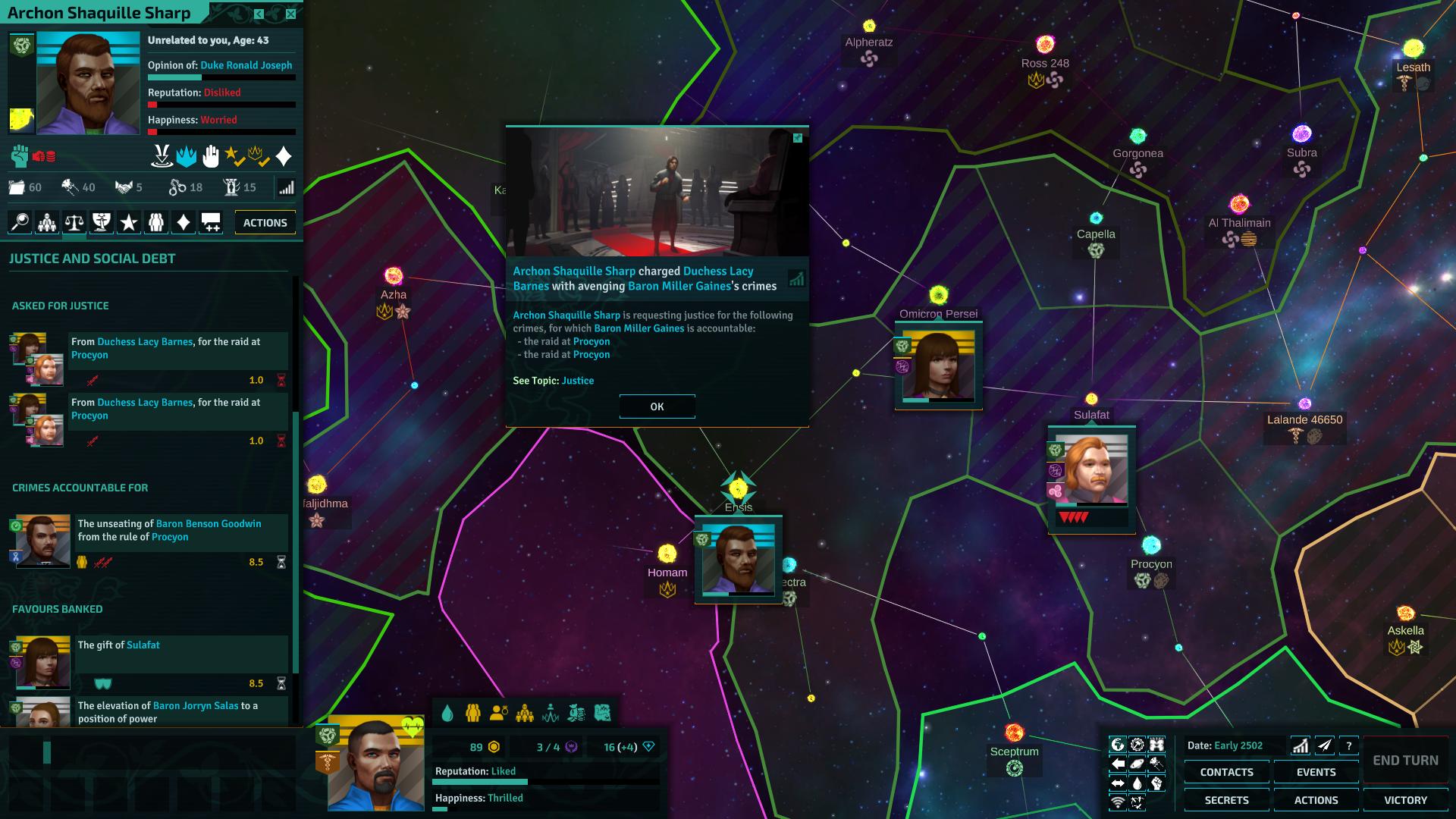Open the relationships trophy panel

click(x=100, y=222)
